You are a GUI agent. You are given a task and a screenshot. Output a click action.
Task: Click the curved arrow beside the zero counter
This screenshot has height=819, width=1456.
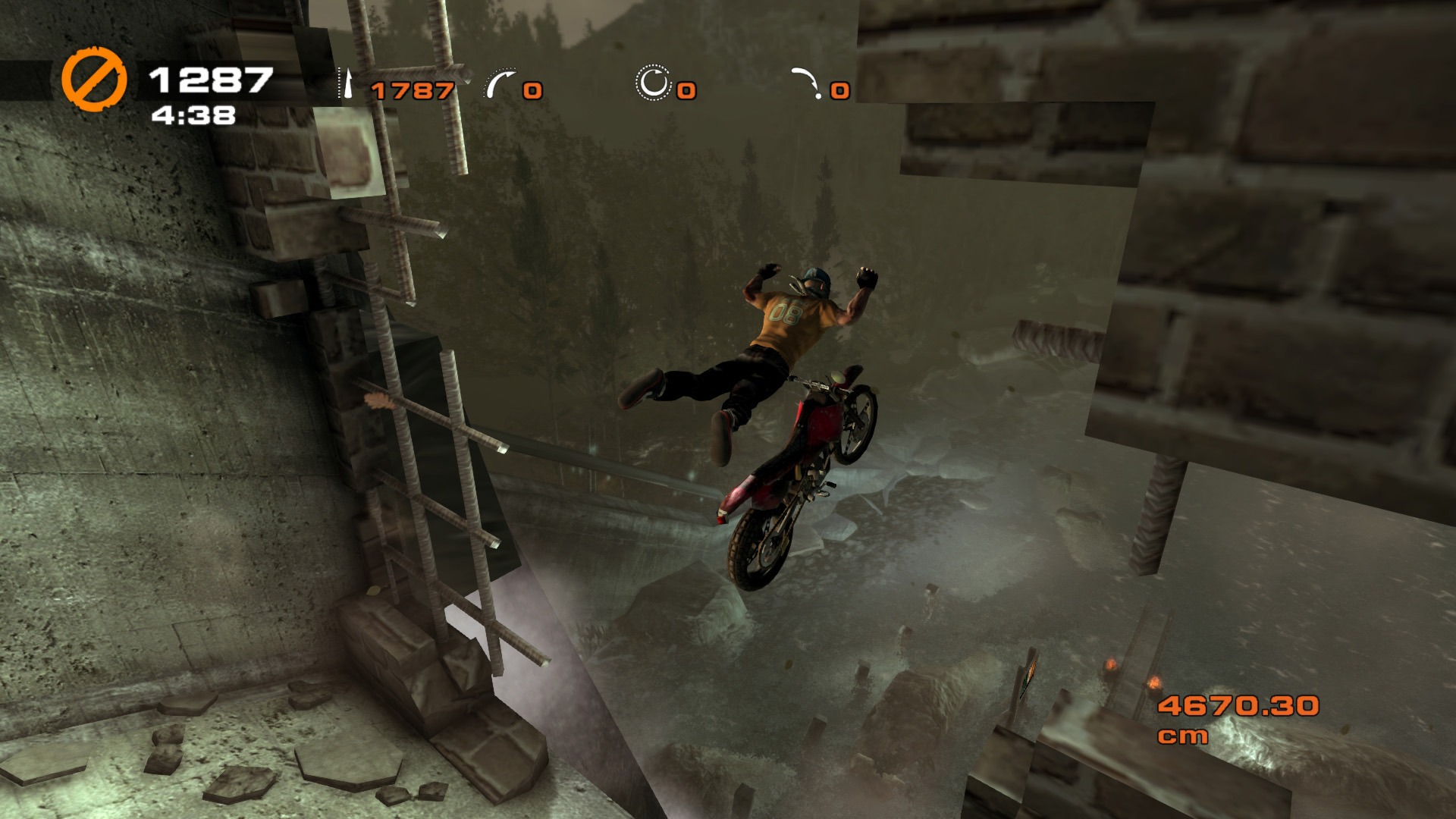tap(500, 83)
